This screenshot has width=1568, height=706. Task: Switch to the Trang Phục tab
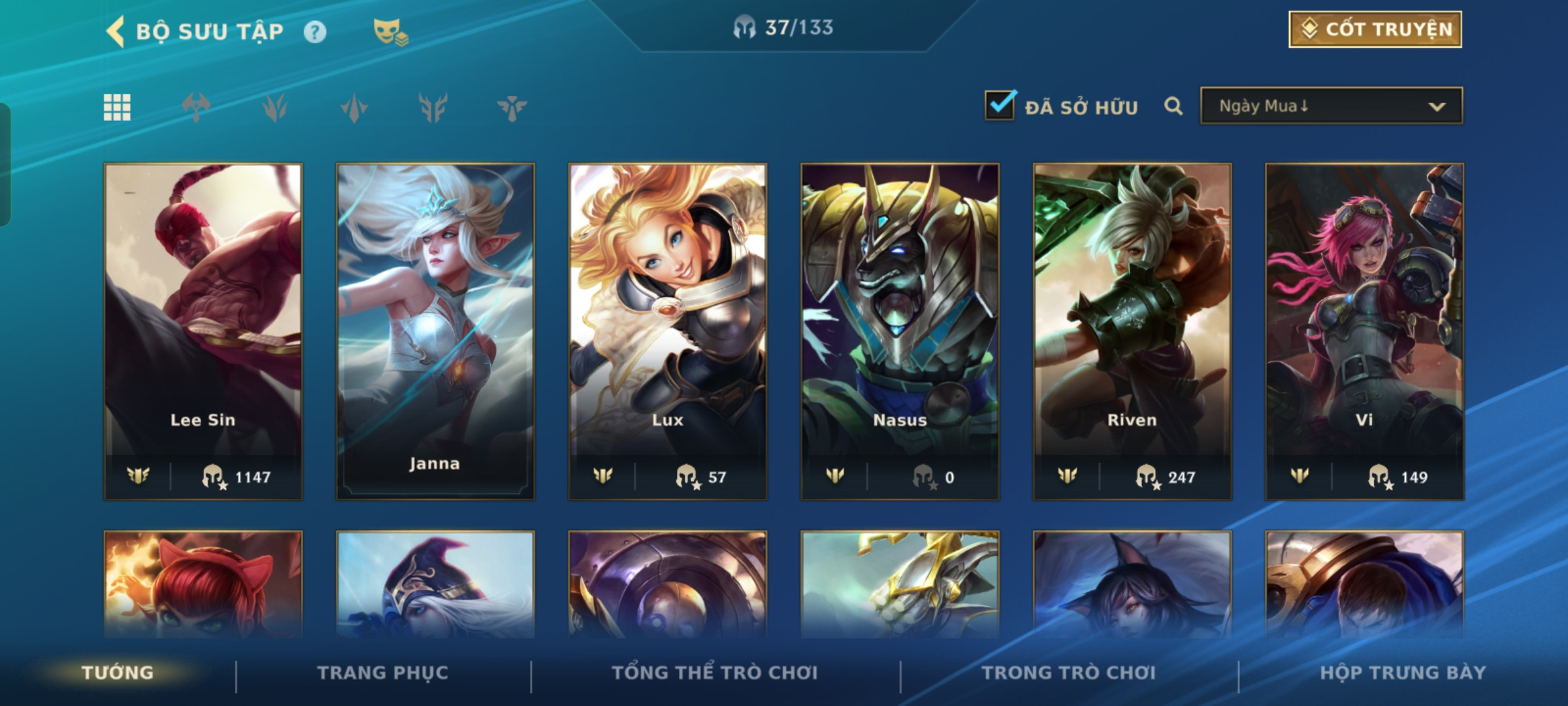[383, 673]
